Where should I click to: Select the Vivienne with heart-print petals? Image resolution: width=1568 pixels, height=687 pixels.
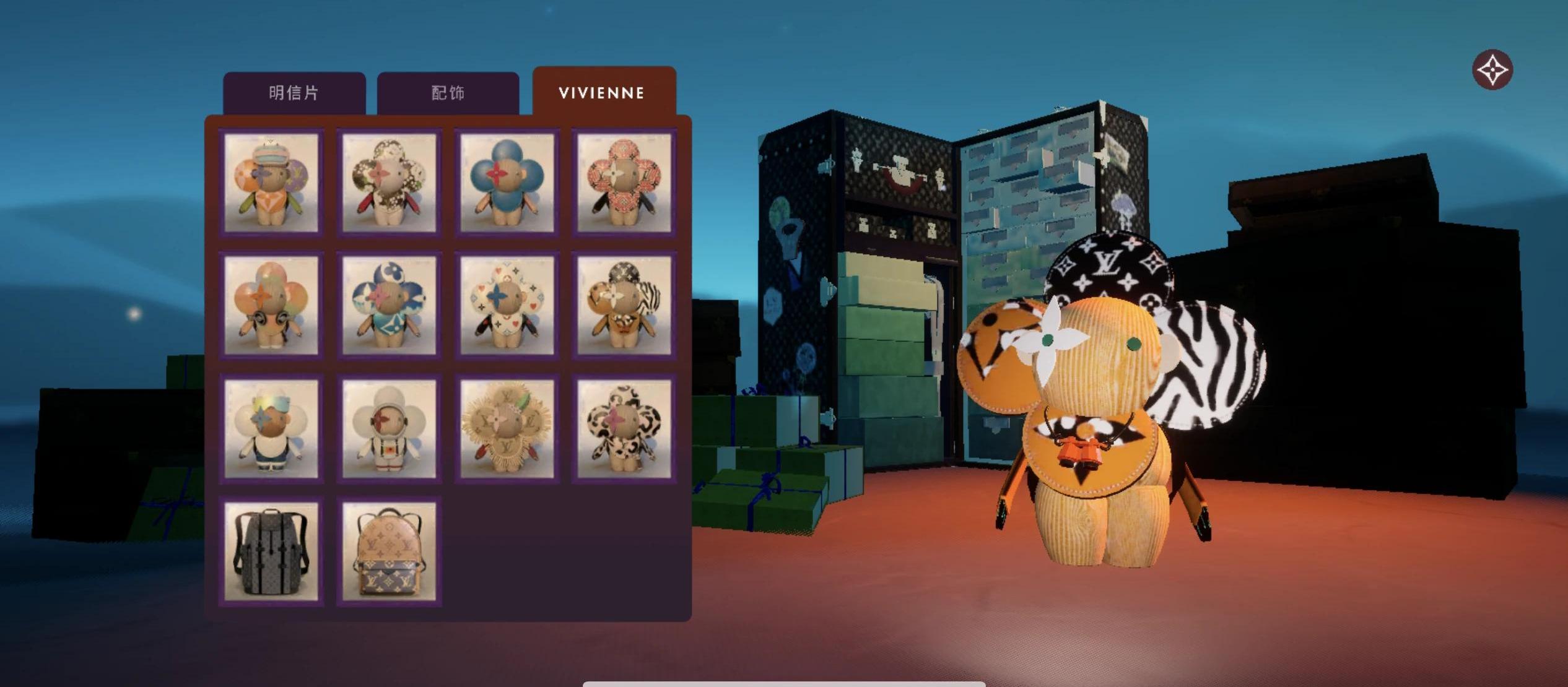point(507,305)
